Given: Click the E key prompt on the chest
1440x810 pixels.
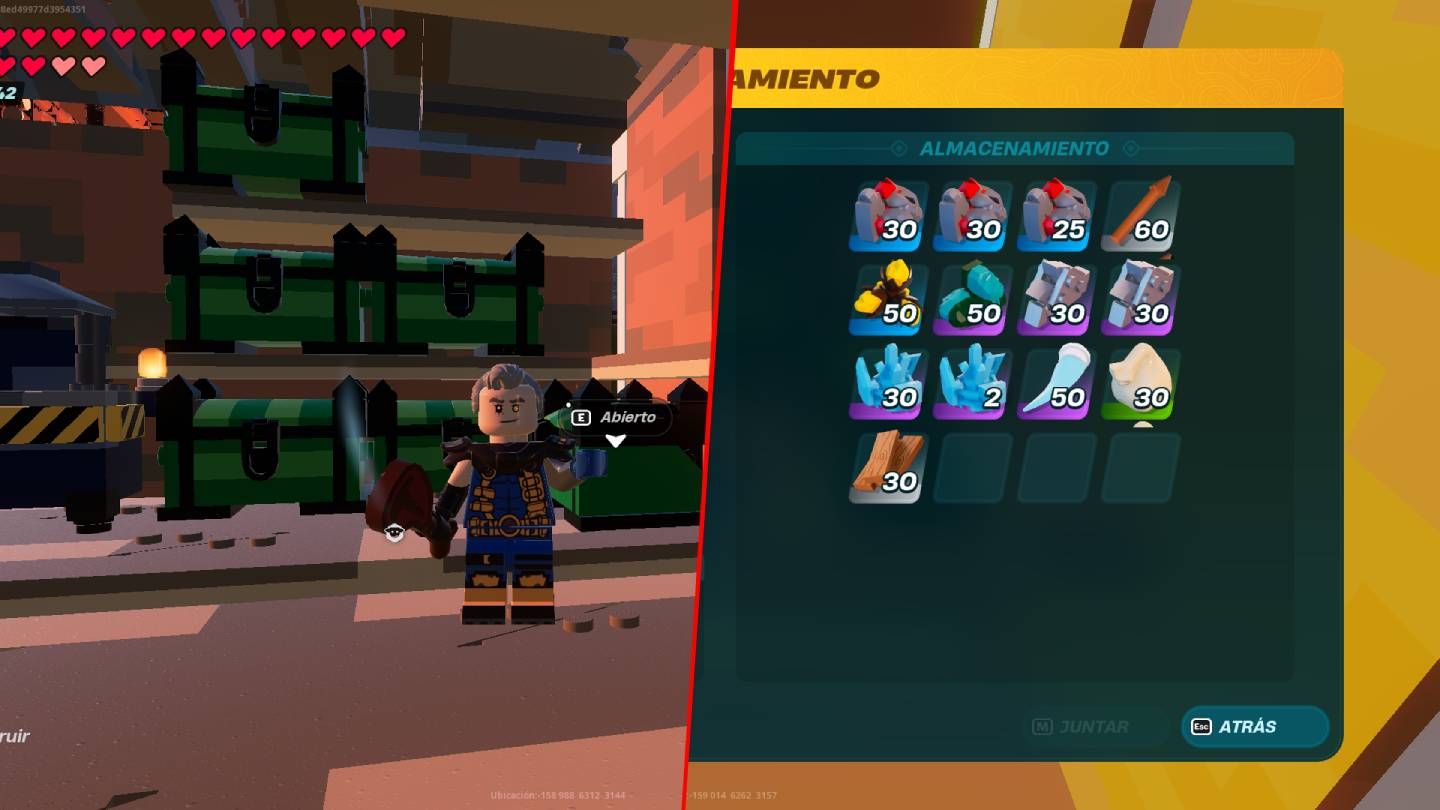Looking at the screenshot, I should (x=583, y=418).
